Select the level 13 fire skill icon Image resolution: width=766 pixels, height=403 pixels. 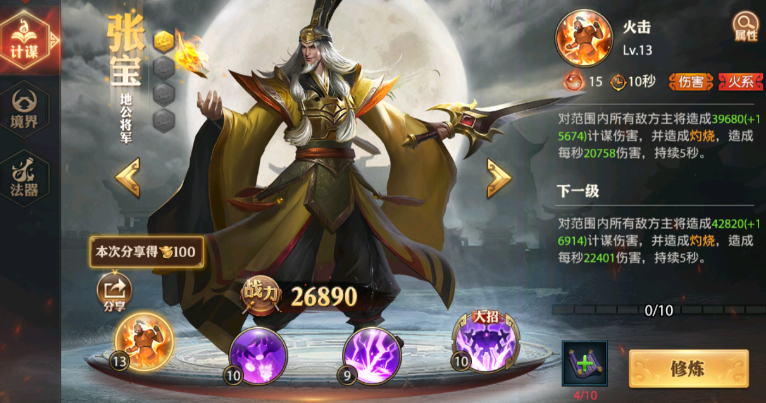click(144, 342)
